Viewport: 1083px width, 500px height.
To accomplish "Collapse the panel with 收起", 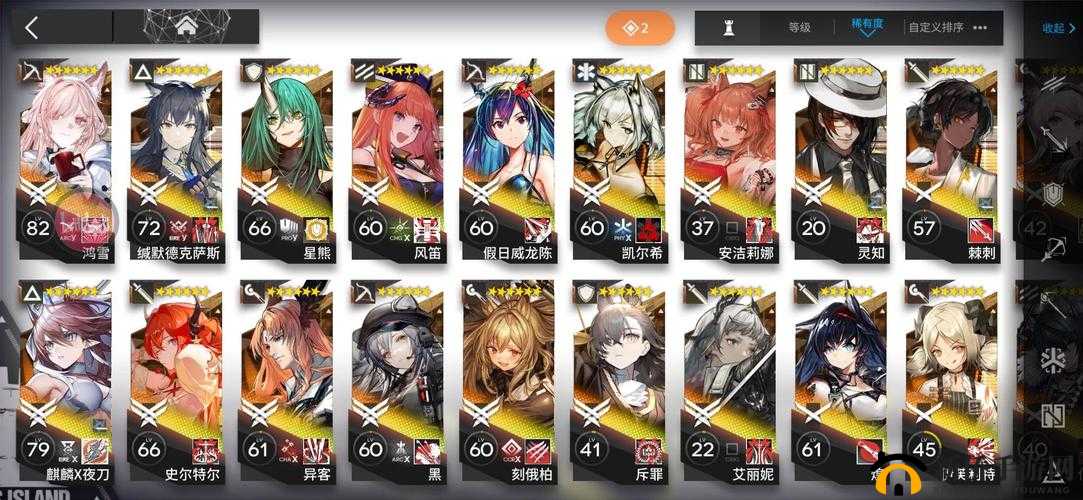I will (x=1058, y=28).
